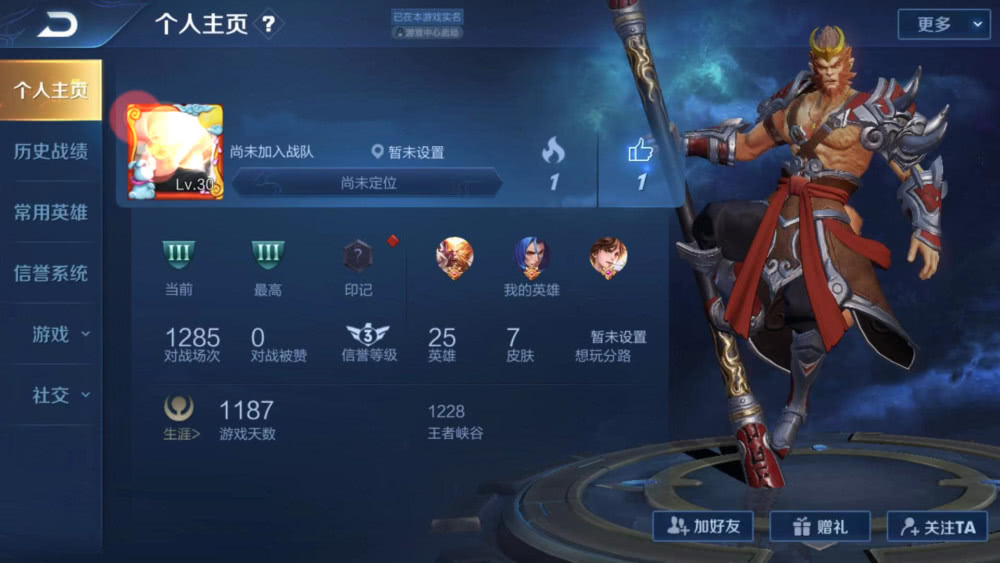The height and width of the screenshot is (563, 1000).
Task: Open the help question mark icon
Action: tap(268, 25)
